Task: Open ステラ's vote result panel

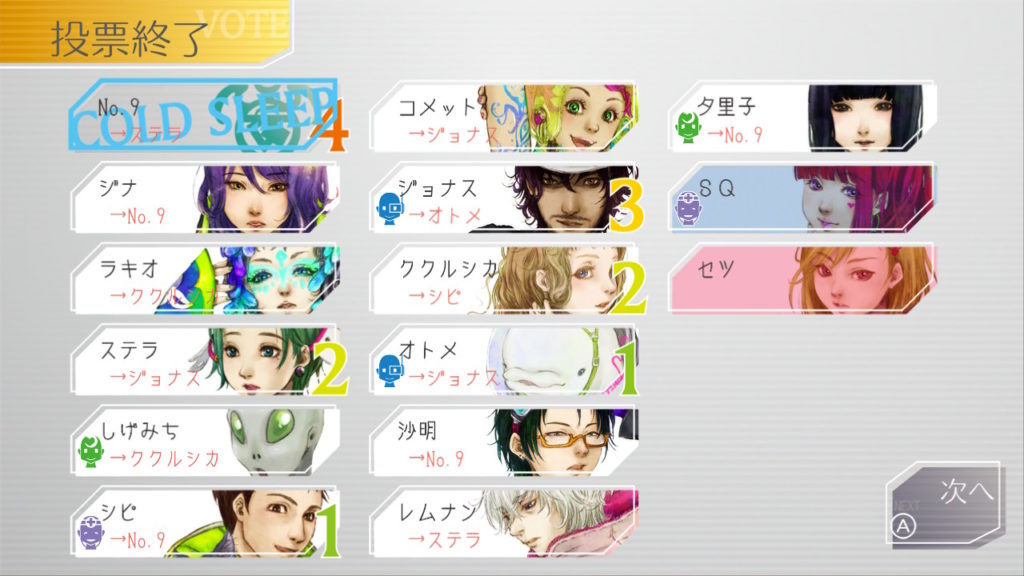Action: click(205, 361)
